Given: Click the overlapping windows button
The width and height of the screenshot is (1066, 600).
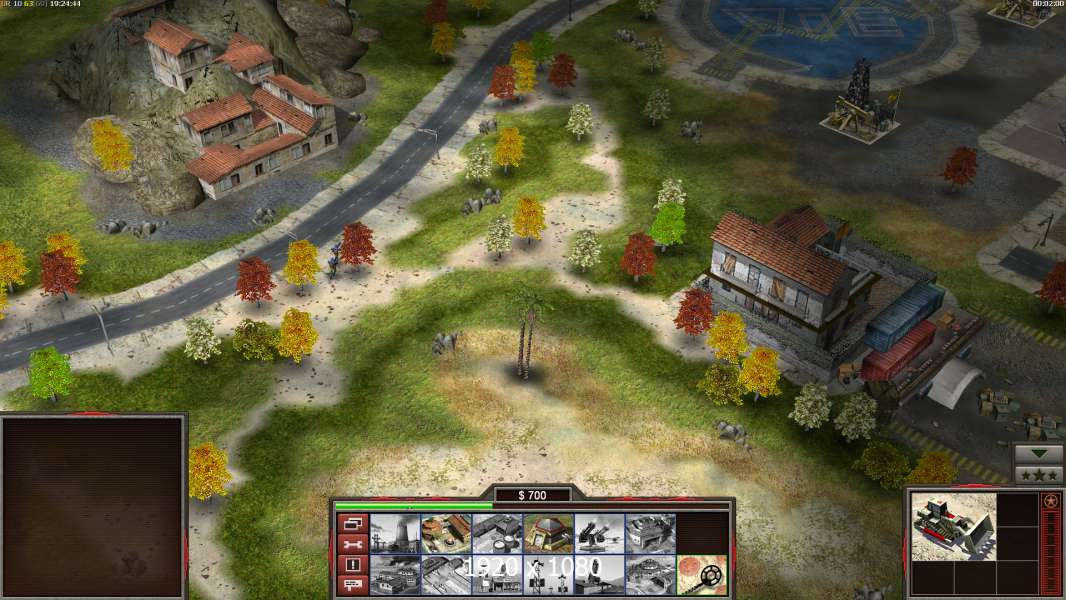Looking at the screenshot, I should (x=351, y=523).
